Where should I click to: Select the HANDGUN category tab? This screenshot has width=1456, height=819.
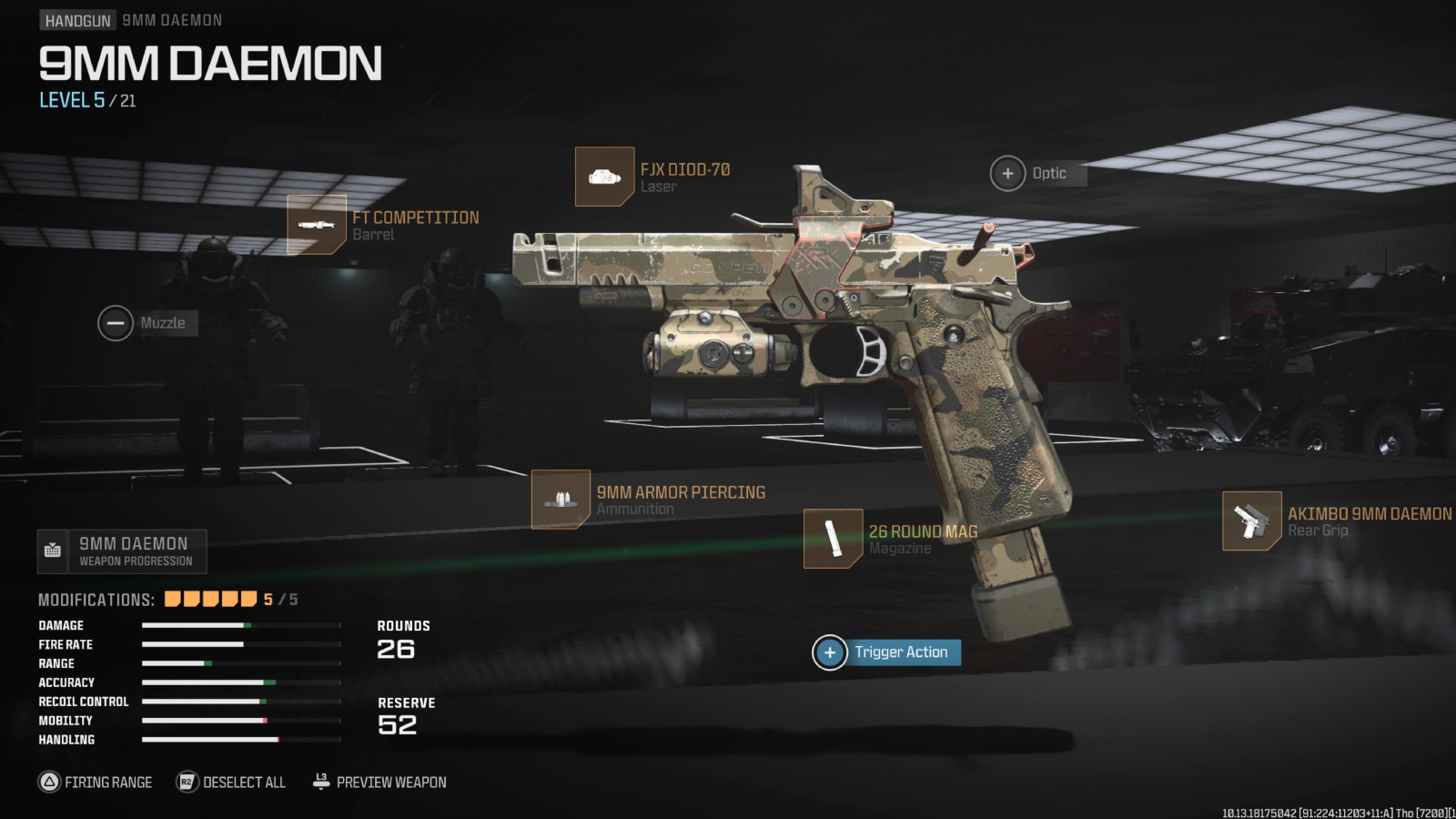point(76,19)
